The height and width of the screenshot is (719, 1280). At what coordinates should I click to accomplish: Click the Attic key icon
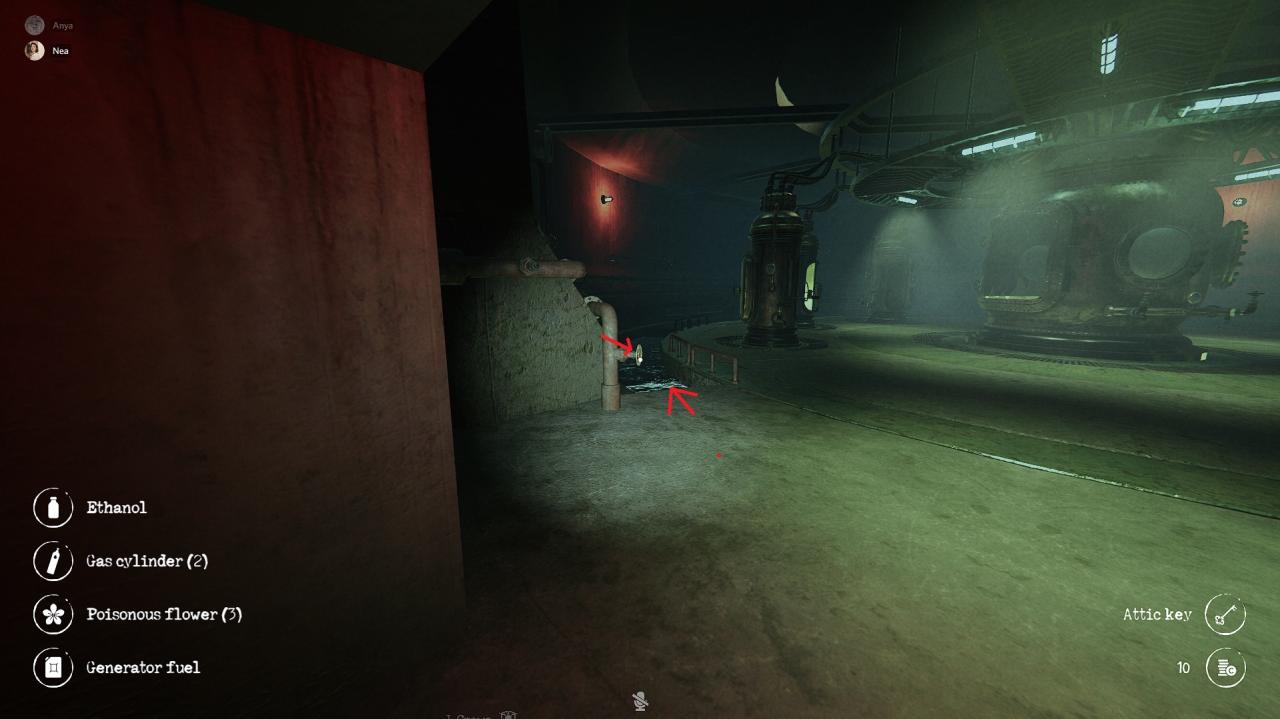pyautogui.click(x=1225, y=615)
